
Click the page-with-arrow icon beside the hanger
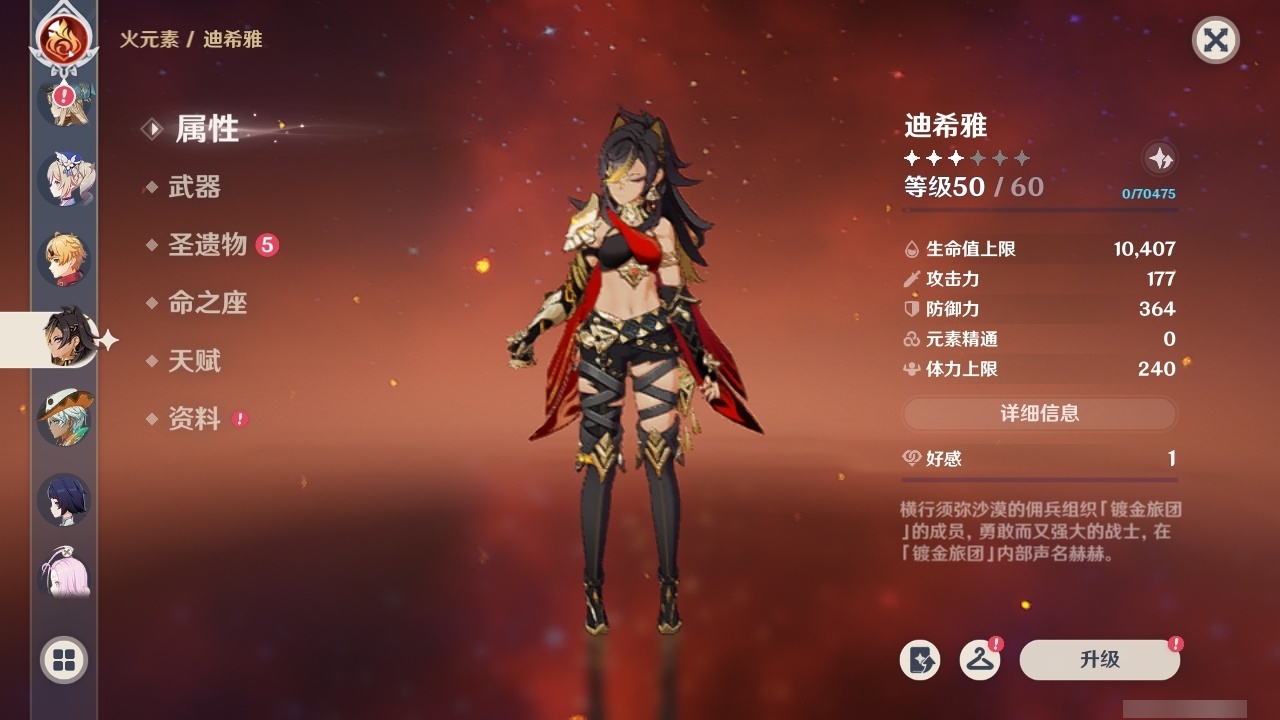[920, 660]
